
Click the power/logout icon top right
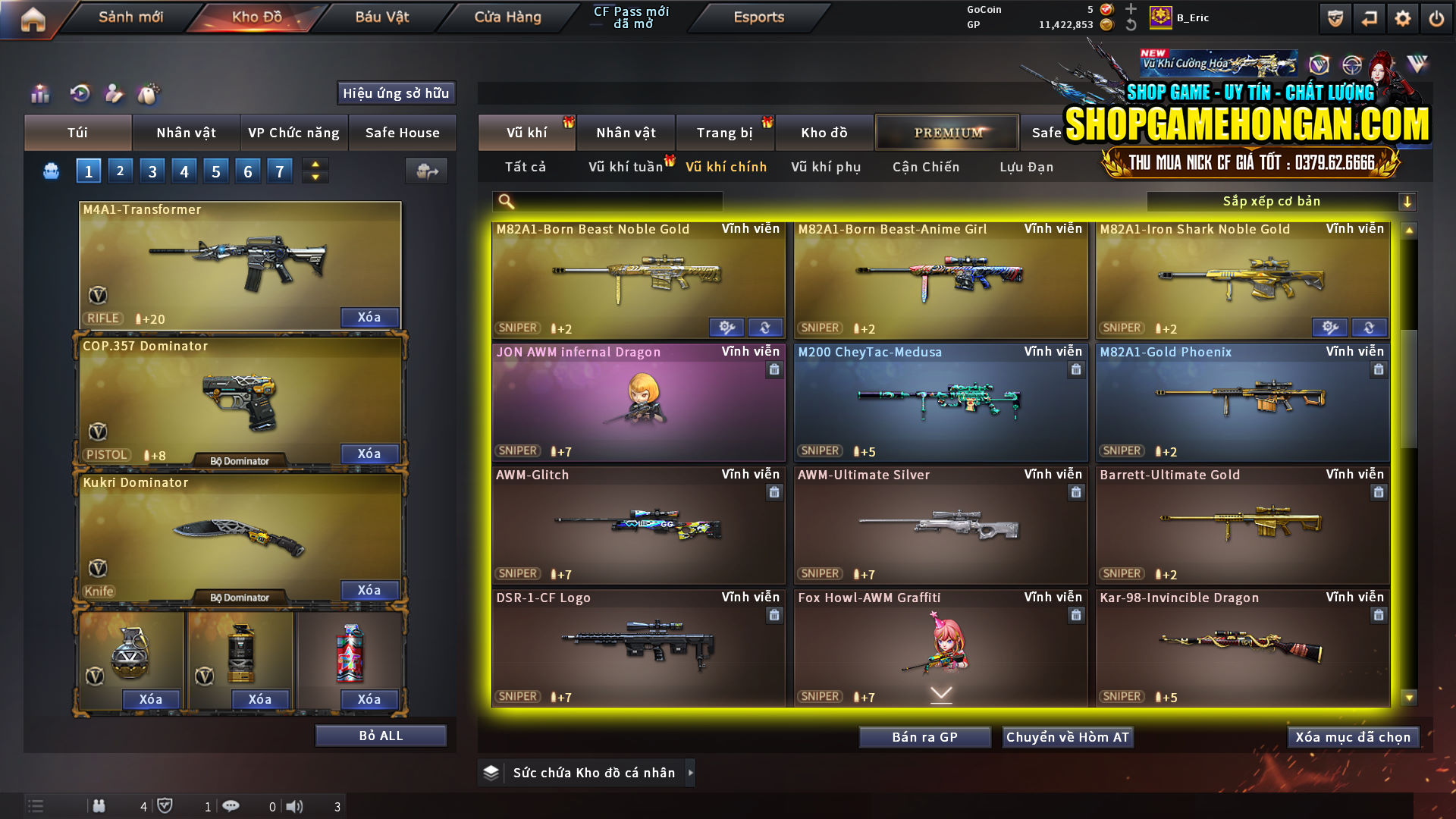(1438, 17)
